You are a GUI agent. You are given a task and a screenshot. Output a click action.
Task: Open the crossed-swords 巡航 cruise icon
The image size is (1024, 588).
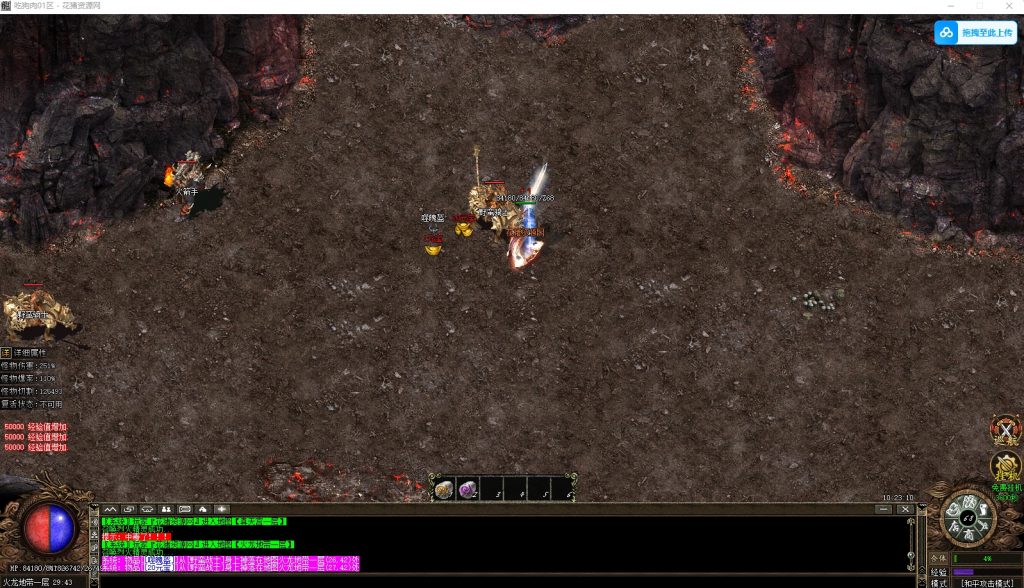(x=1003, y=429)
